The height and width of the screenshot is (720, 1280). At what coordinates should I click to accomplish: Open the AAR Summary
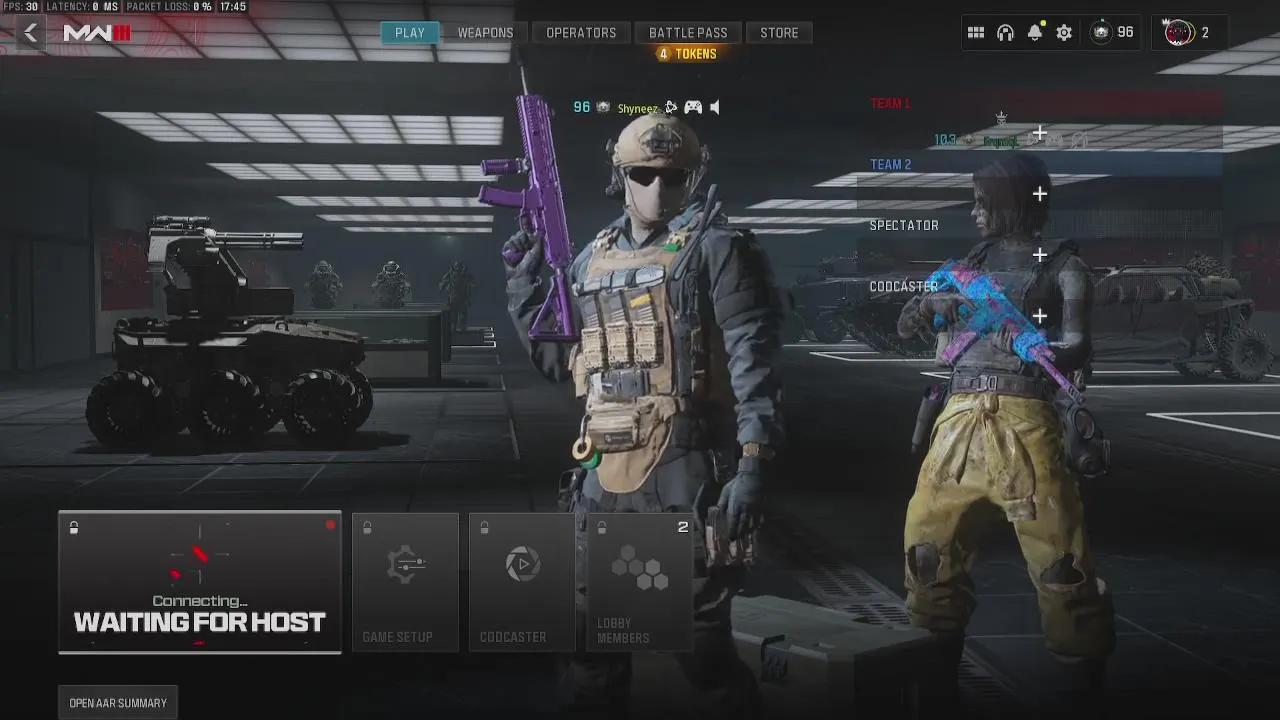pos(117,702)
